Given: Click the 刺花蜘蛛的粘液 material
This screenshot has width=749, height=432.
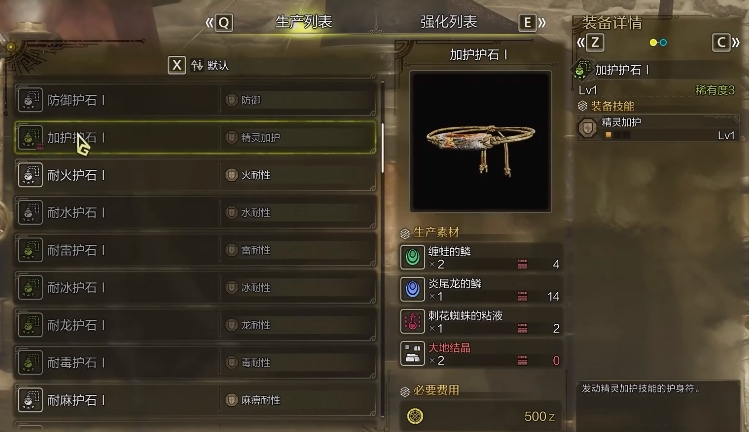Looking at the screenshot, I should pyautogui.click(x=480, y=321).
